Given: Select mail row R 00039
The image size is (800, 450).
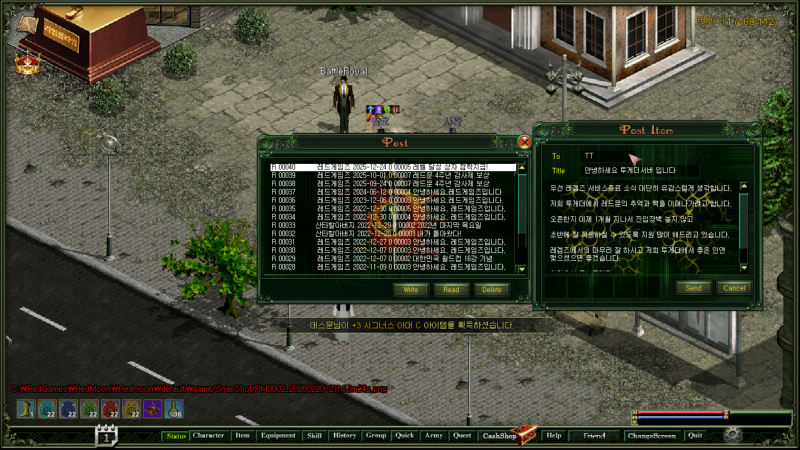Looking at the screenshot, I should (x=390, y=175).
